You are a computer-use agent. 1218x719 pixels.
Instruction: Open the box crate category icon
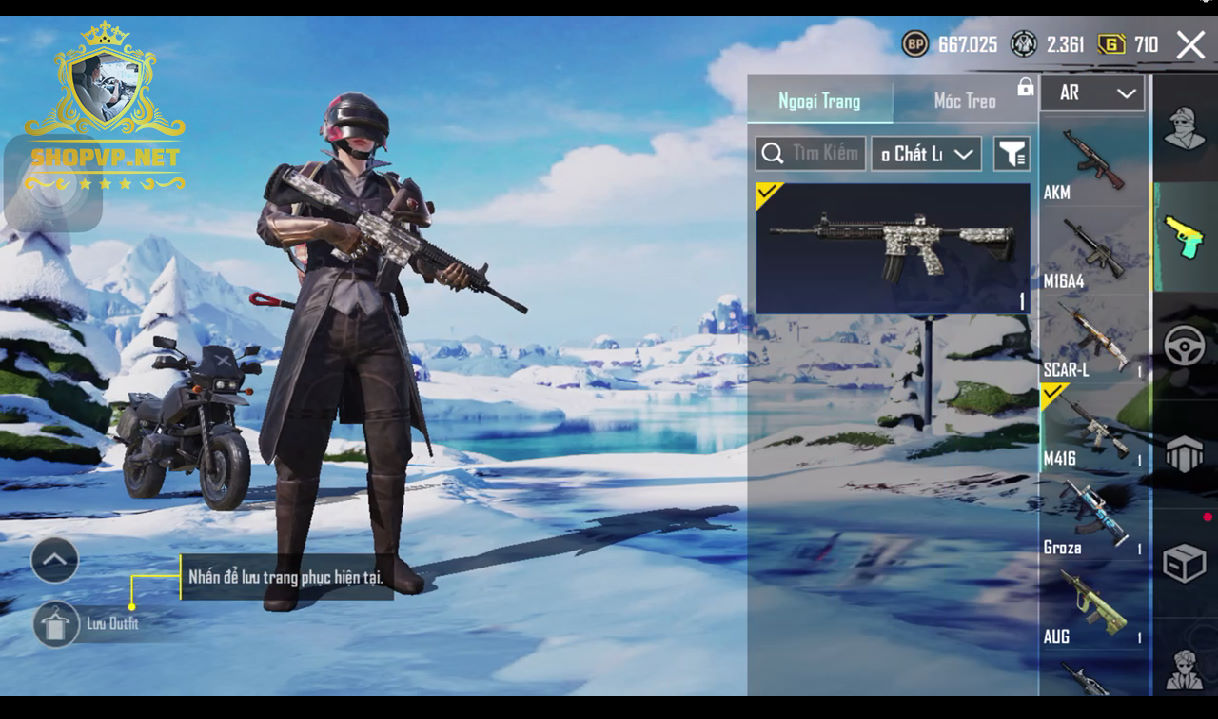pos(1185,563)
